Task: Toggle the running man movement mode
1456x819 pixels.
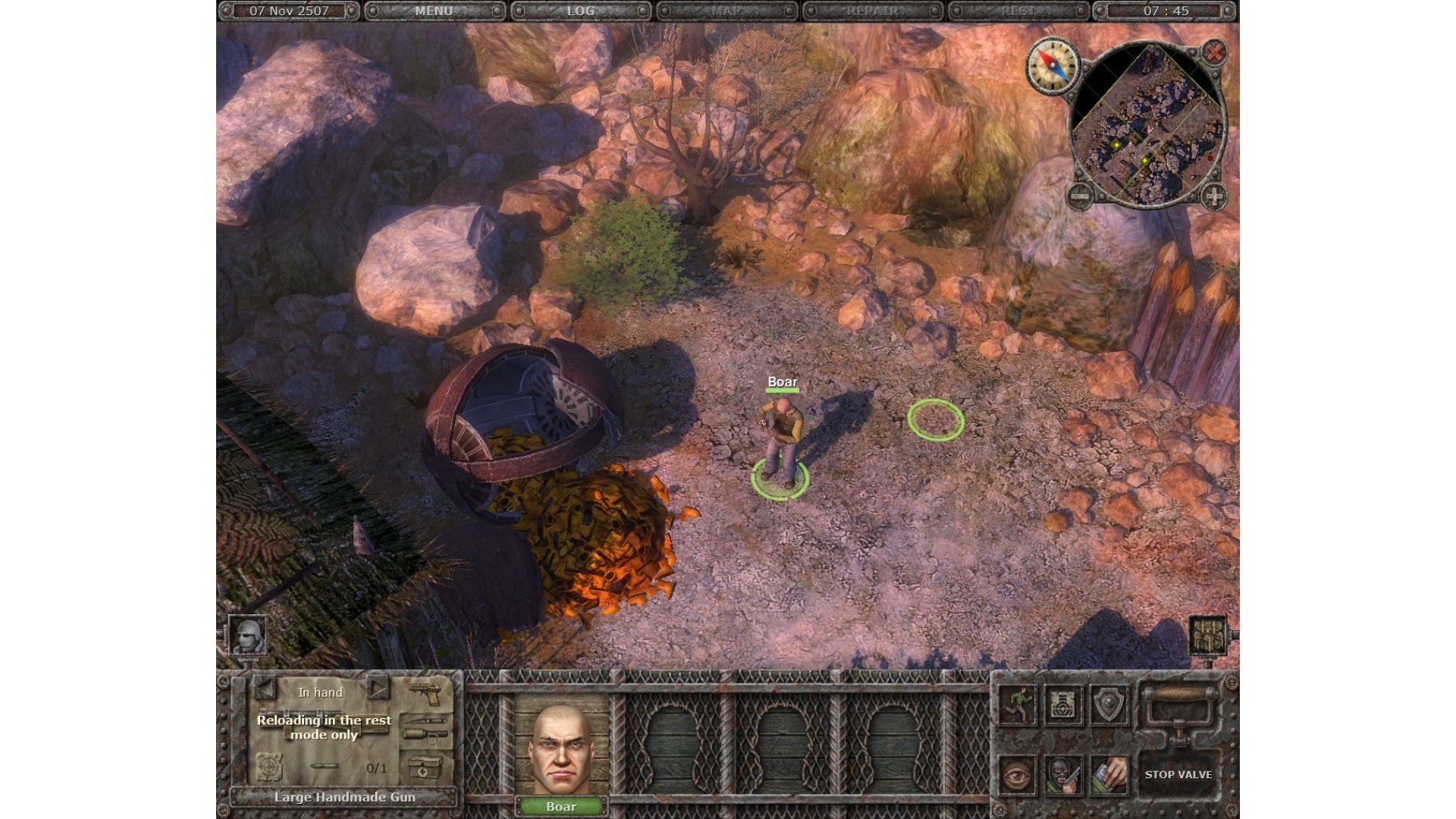Action: point(1018,705)
